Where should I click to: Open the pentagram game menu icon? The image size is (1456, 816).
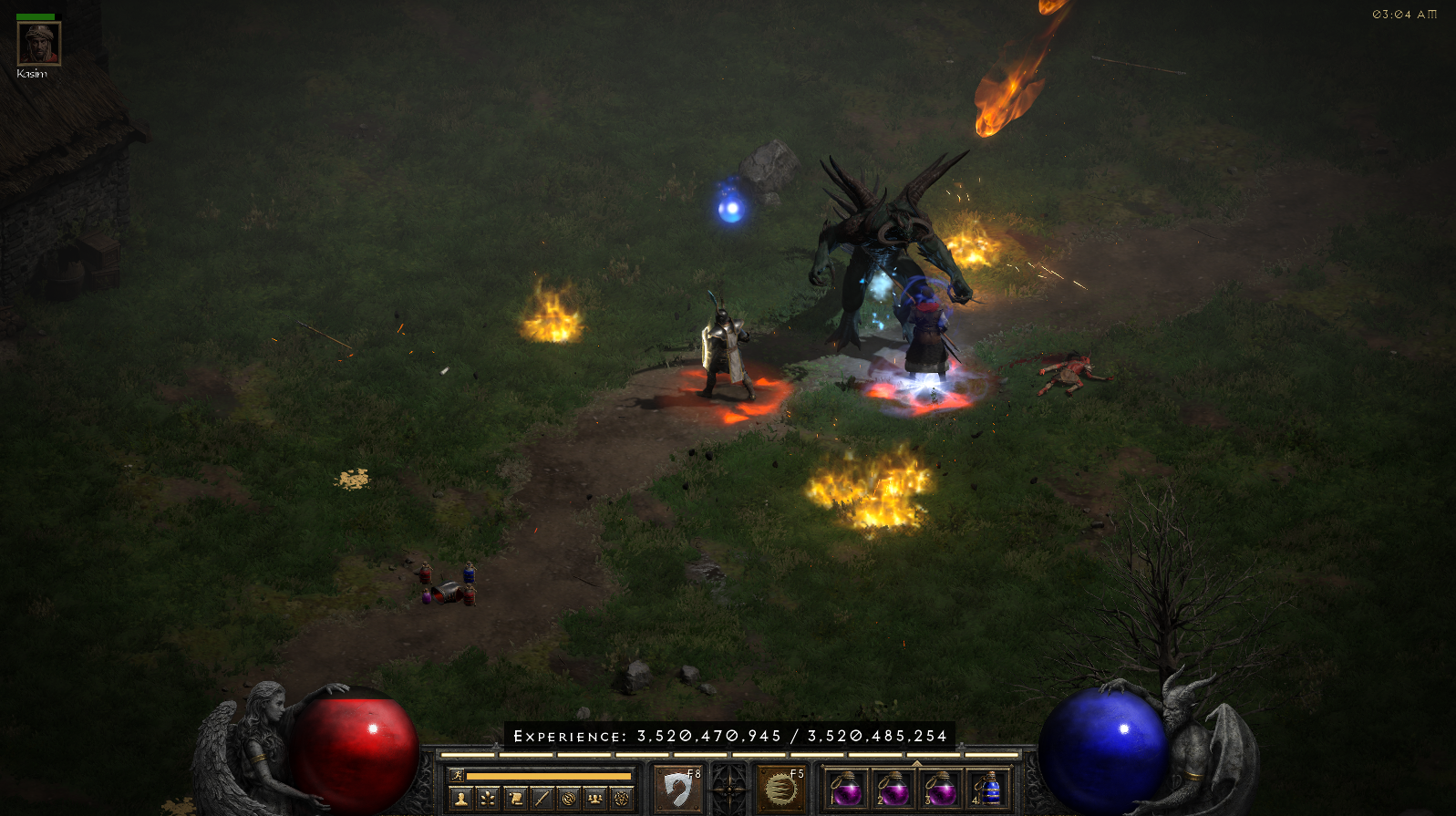622,799
